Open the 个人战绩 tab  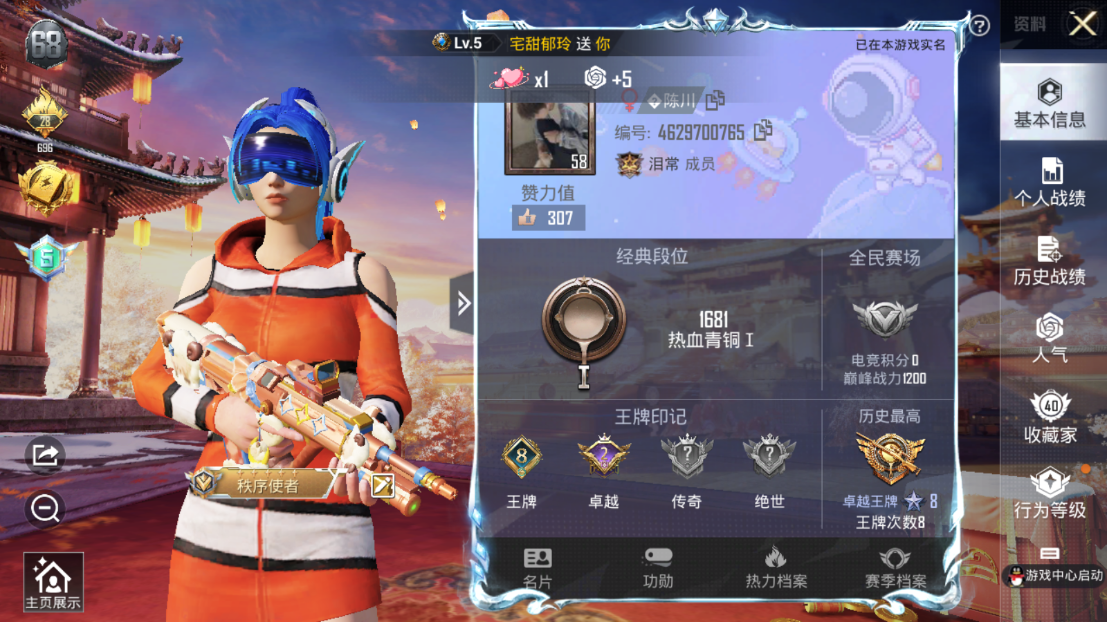(1050, 182)
